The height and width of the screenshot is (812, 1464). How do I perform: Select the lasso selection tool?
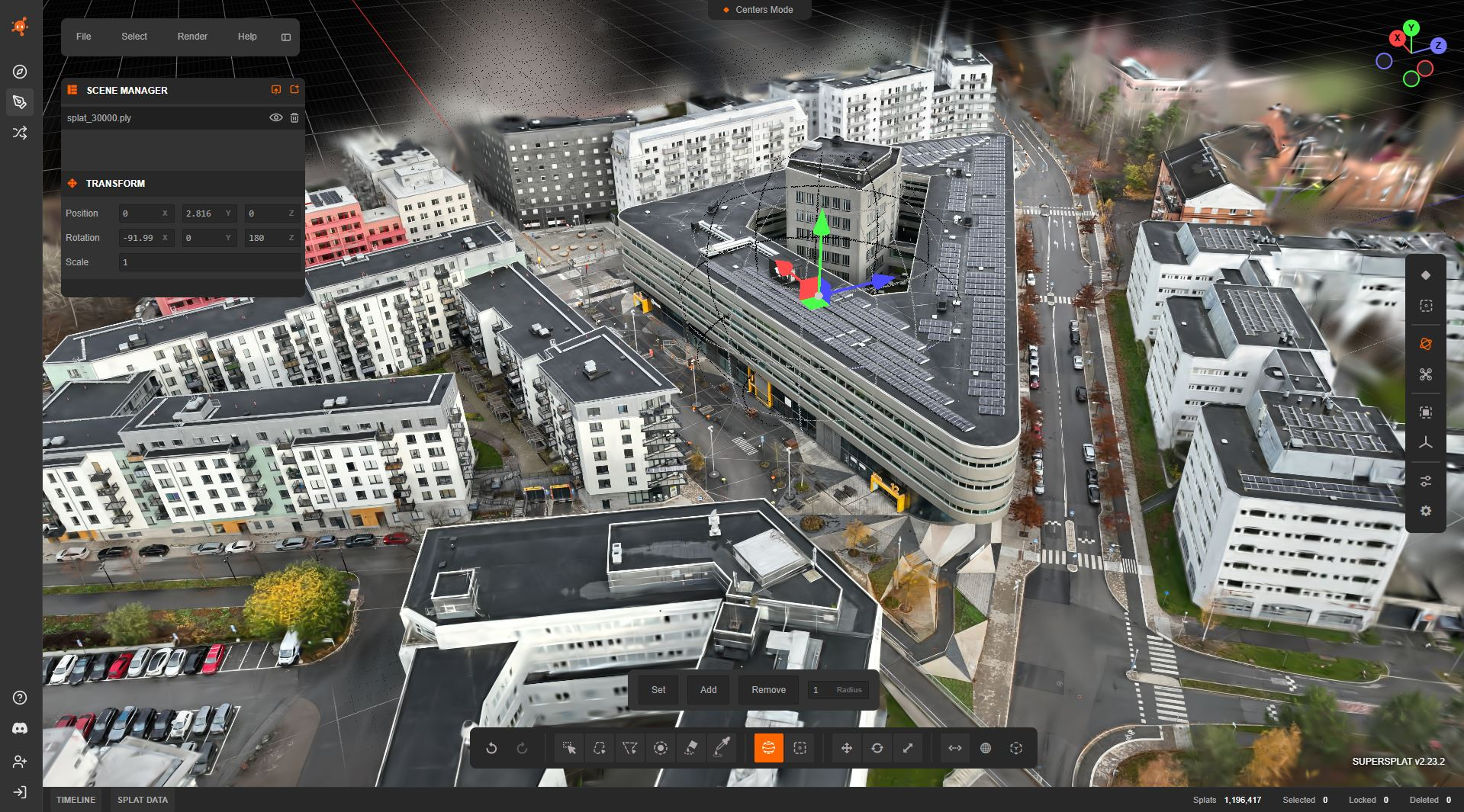click(600, 748)
